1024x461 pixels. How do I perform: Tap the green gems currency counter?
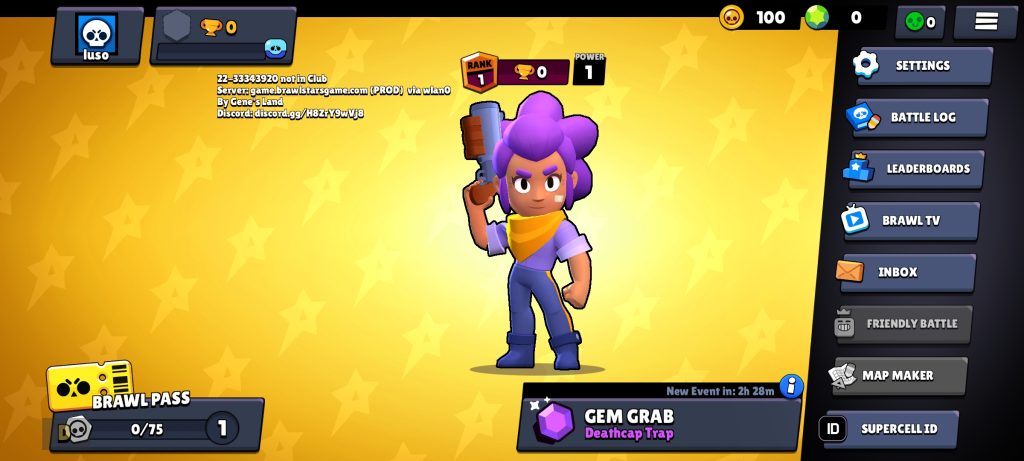[x=840, y=17]
